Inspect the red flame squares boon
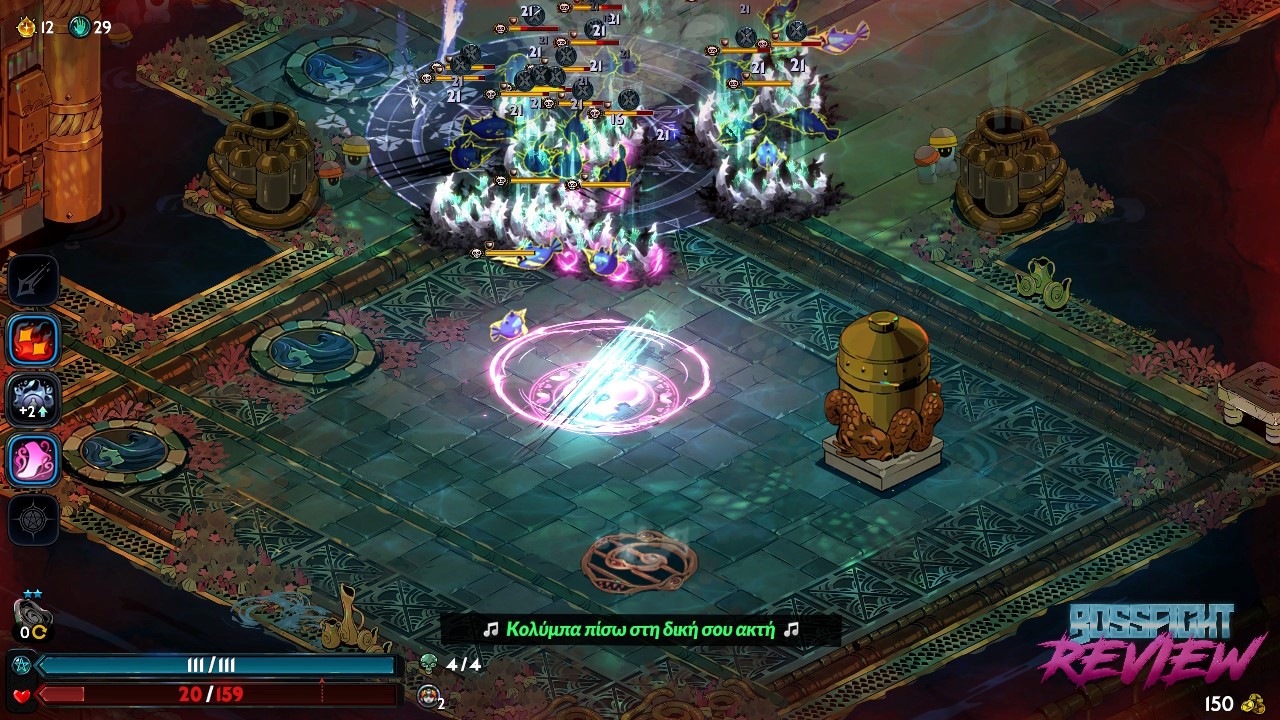Image resolution: width=1280 pixels, height=720 pixels. point(34,341)
